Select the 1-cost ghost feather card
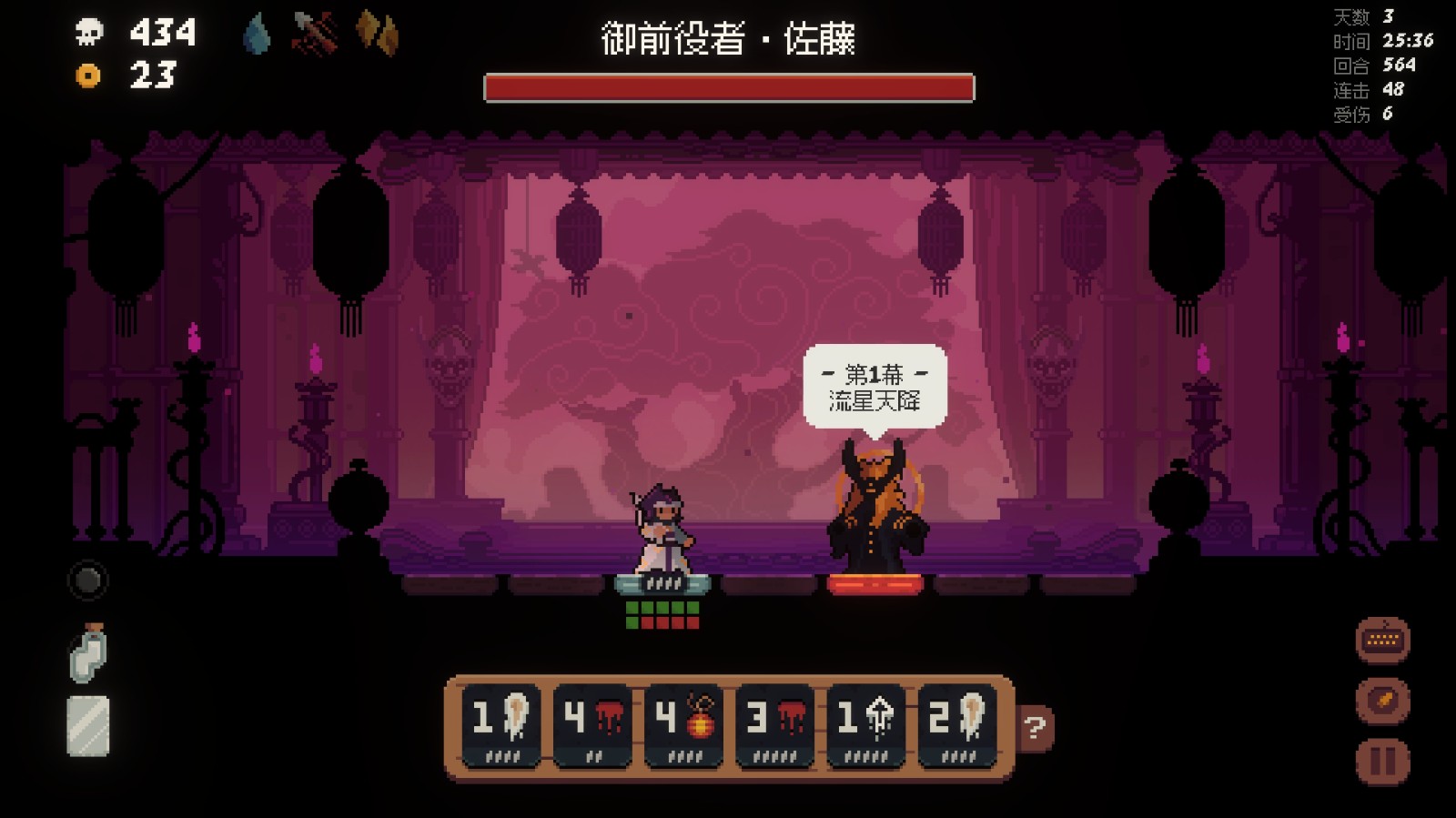 (499, 723)
